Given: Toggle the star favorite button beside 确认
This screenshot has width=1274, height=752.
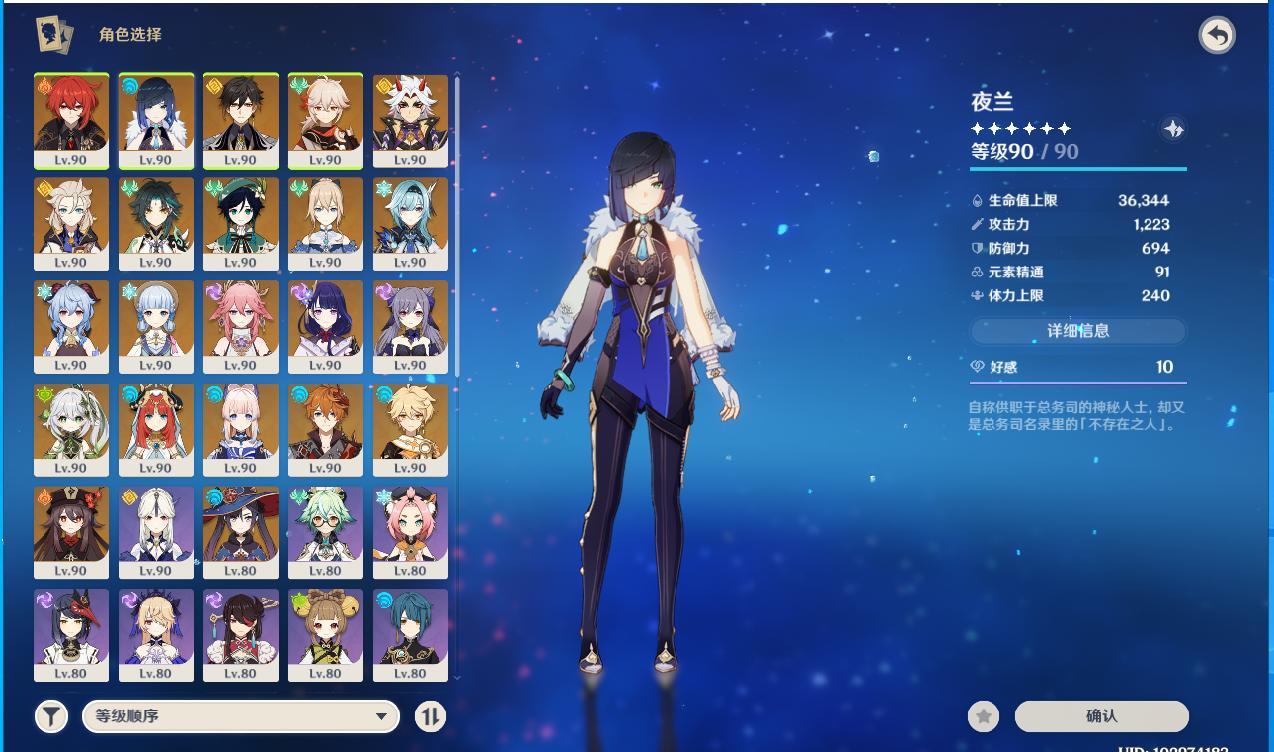Looking at the screenshot, I should pyautogui.click(x=984, y=716).
